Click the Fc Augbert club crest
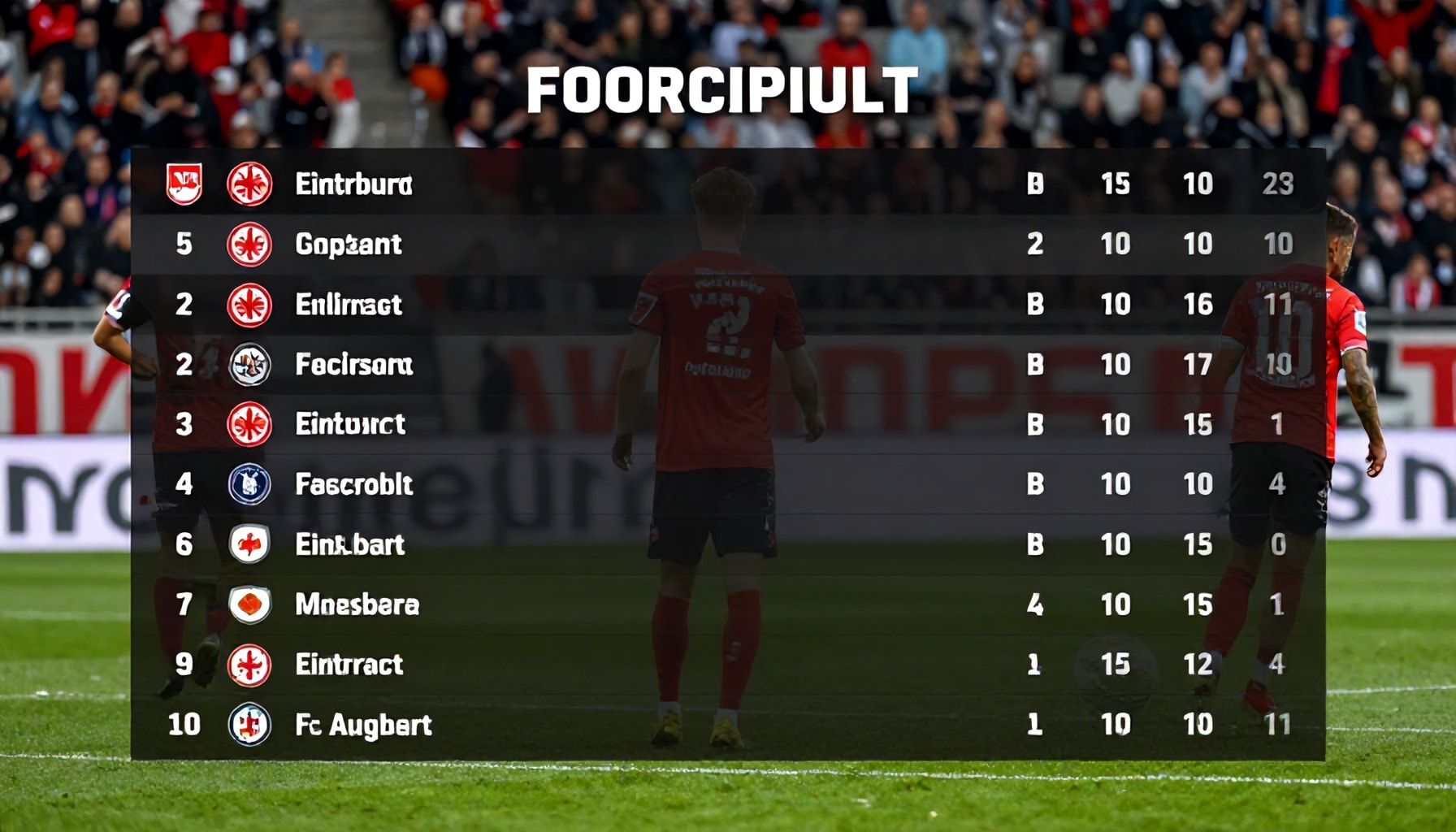The width and height of the screenshot is (1456, 832). (249, 724)
